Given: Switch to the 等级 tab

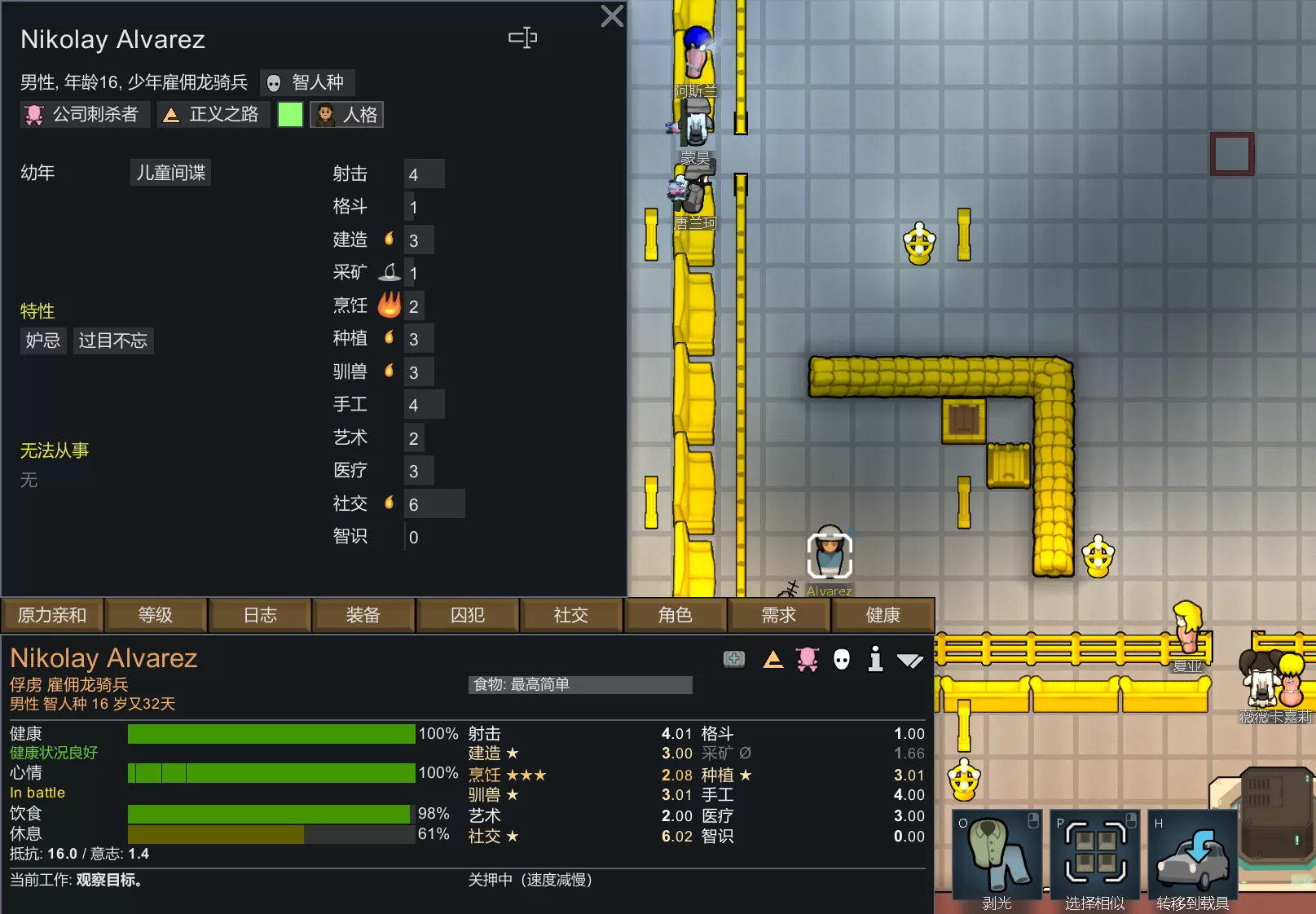Looking at the screenshot, I should click(155, 615).
